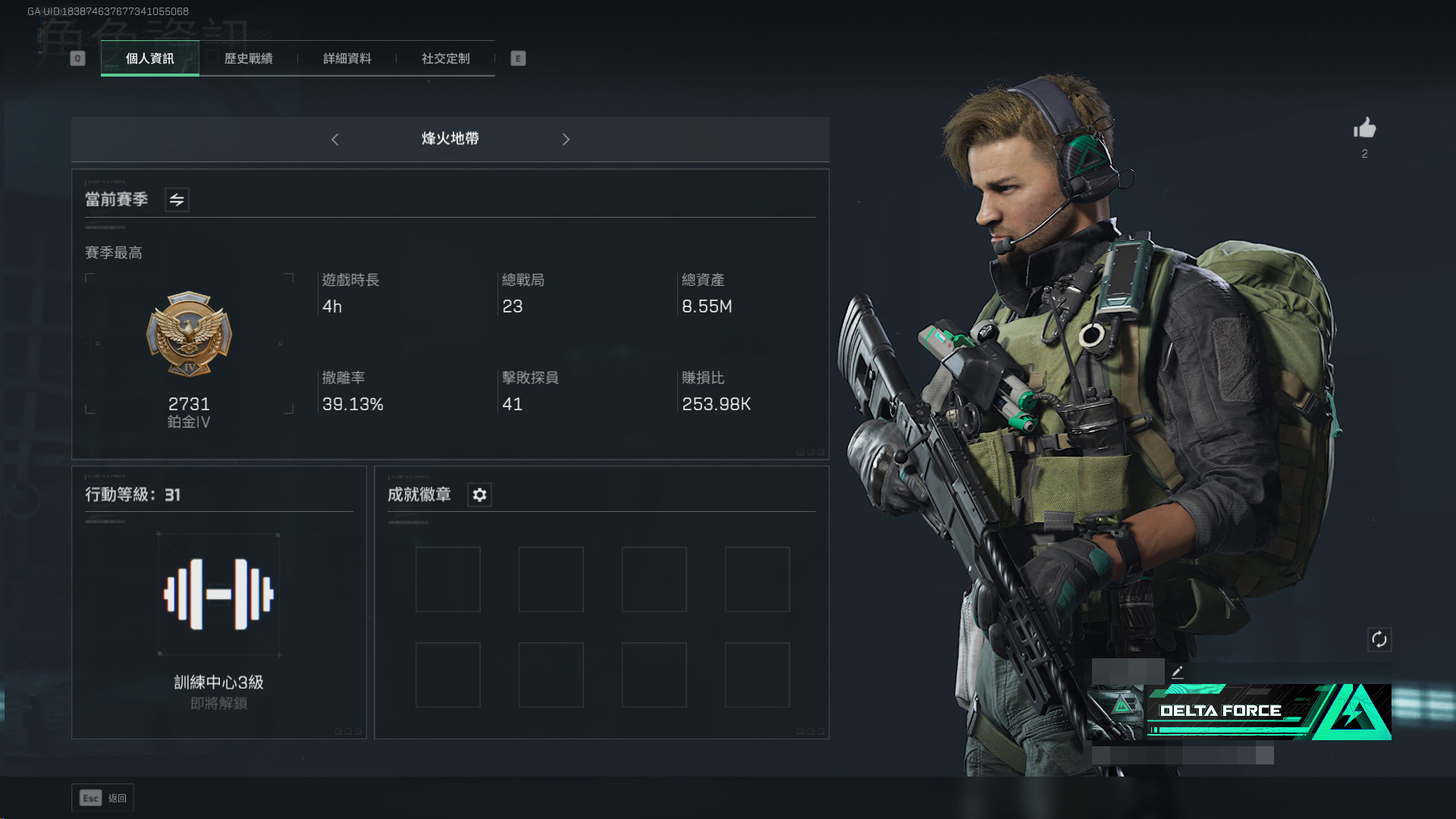Viewport: 1456px width, 819px height.
Task: Select the 詳細資料 tab
Action: coord(347,58)
